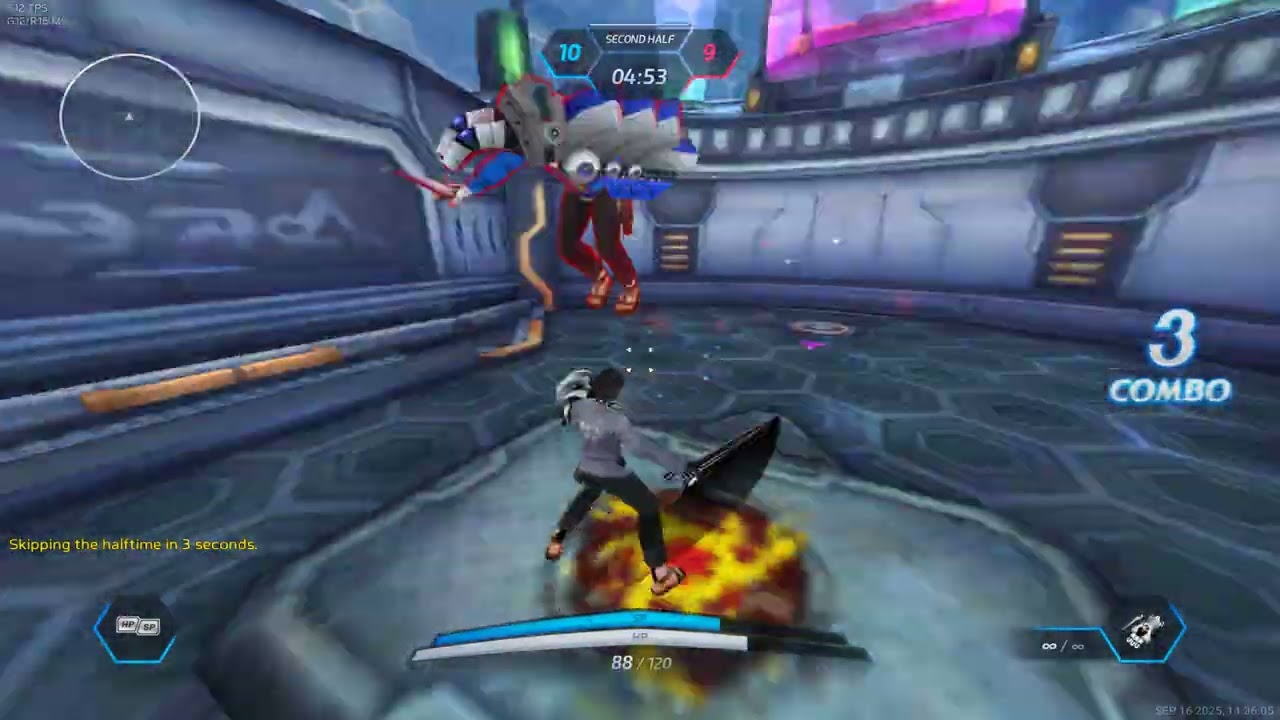The width and height of the screenshot is (1280, 720).
Task: Click the circular radar minimap
Action: (x=130, y=117)
